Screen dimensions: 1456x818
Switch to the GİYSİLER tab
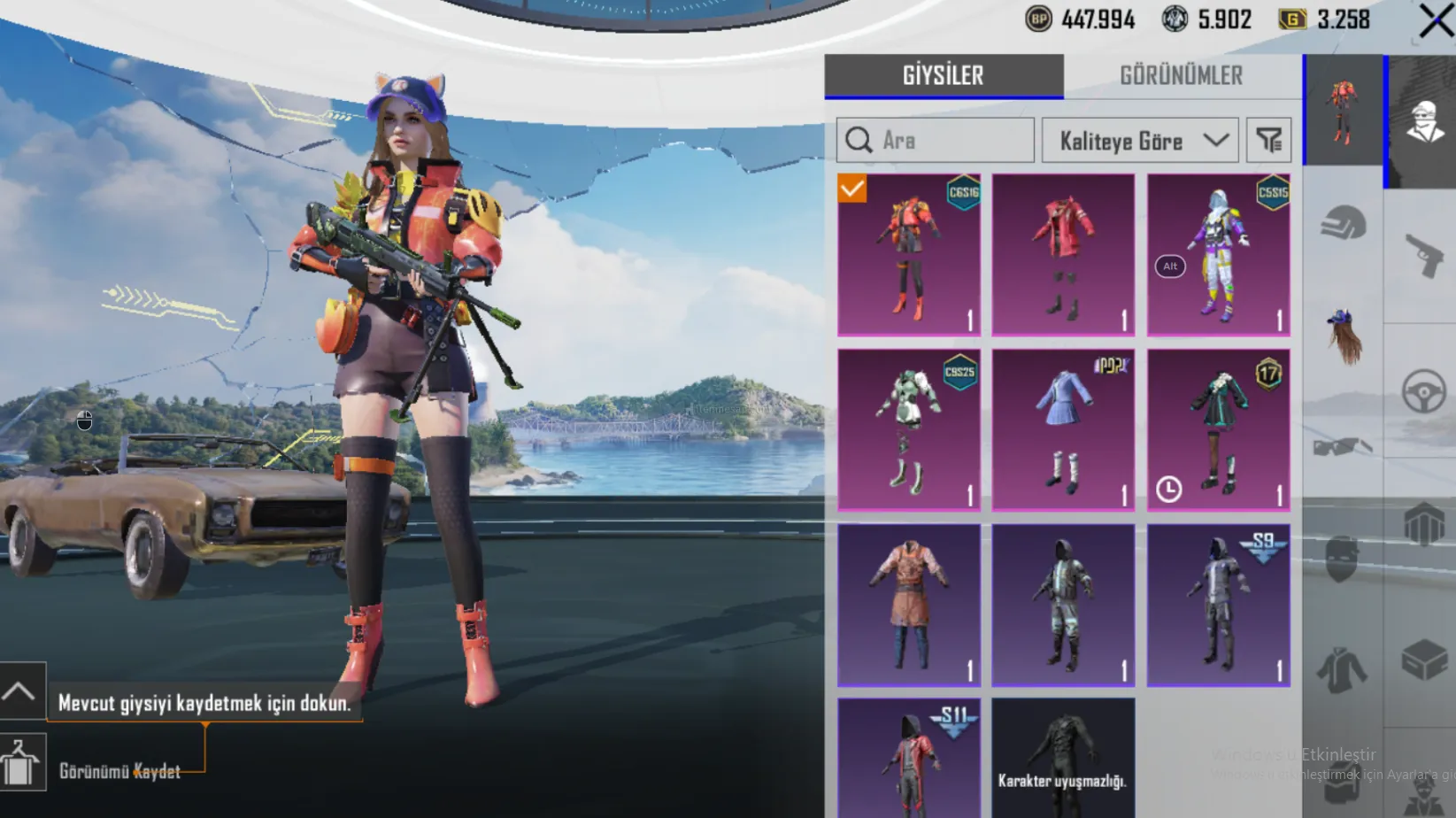point(944,76)
